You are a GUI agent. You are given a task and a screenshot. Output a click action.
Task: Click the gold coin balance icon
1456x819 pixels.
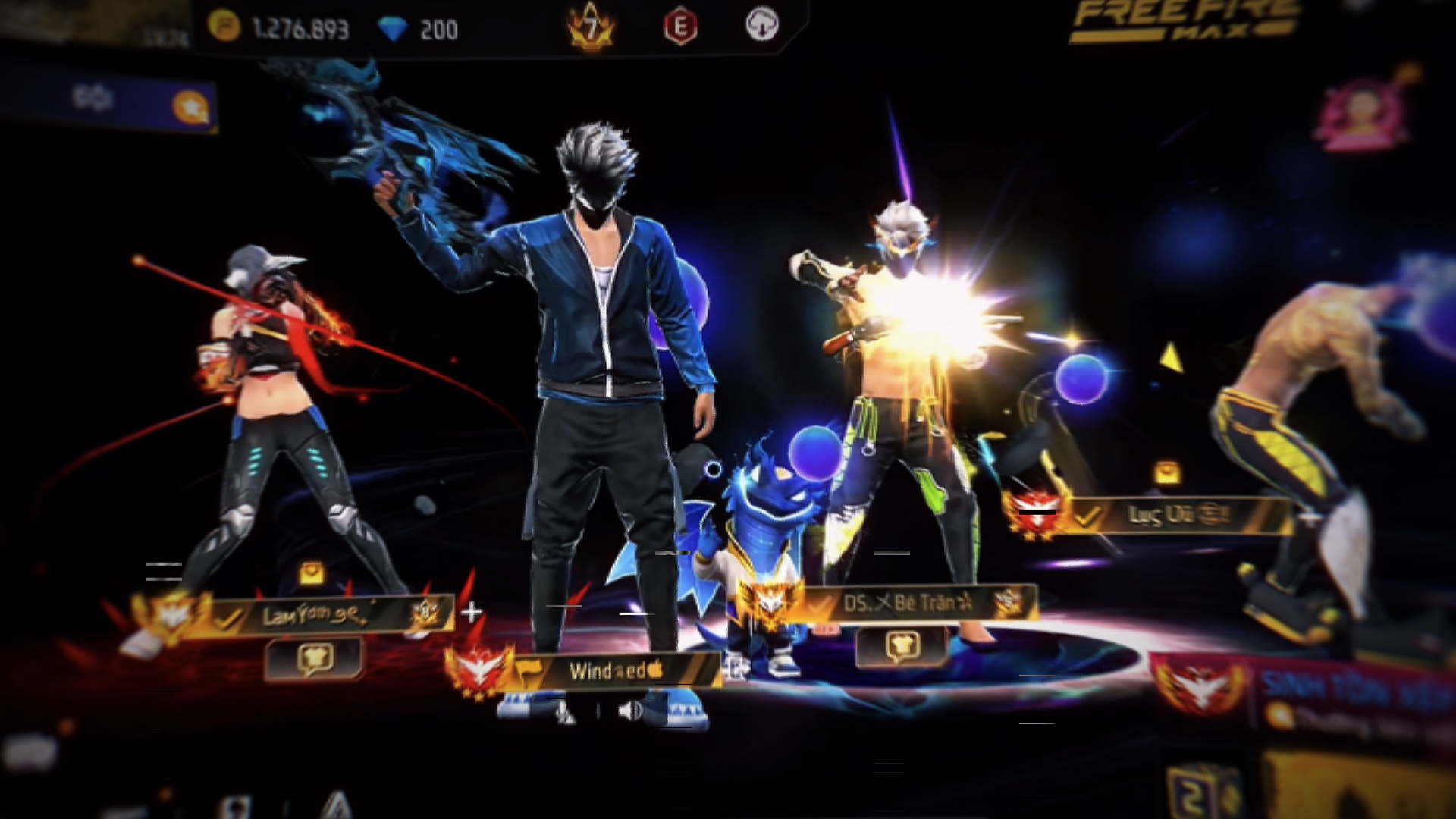pyautogui.click(x=224, y=27)
